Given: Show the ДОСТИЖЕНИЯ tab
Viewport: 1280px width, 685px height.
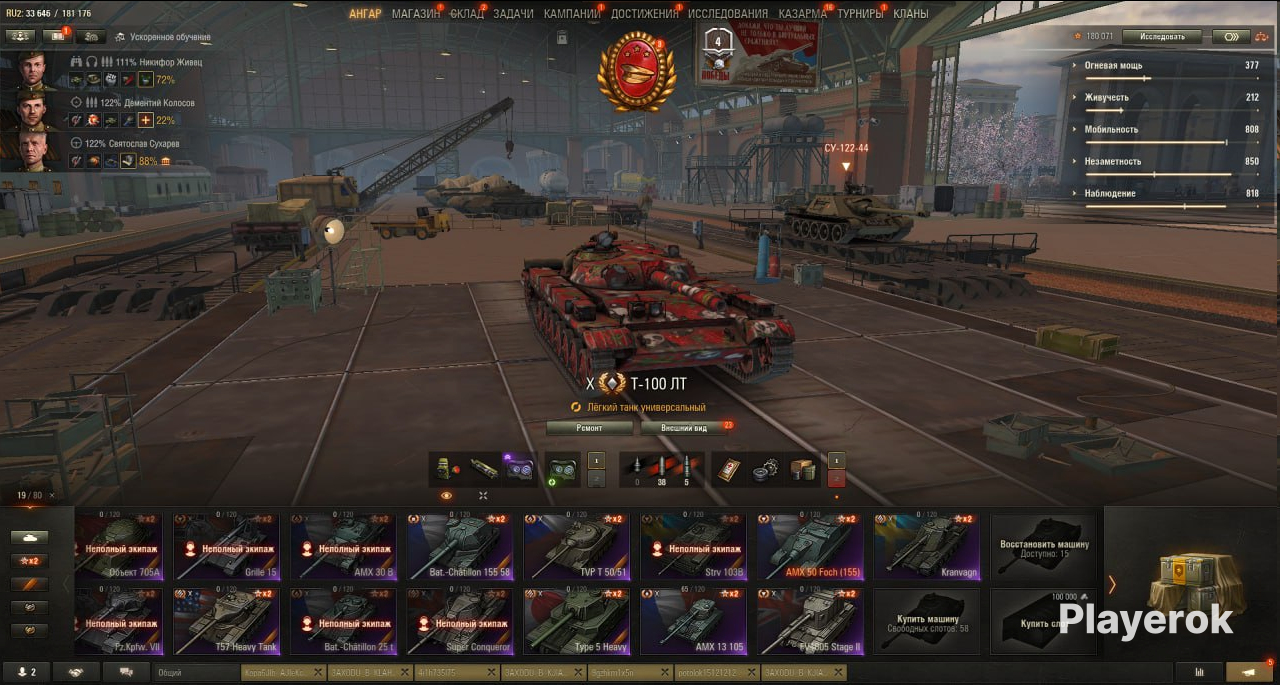Looking at the screenshot, I should [x=644, y=14].
